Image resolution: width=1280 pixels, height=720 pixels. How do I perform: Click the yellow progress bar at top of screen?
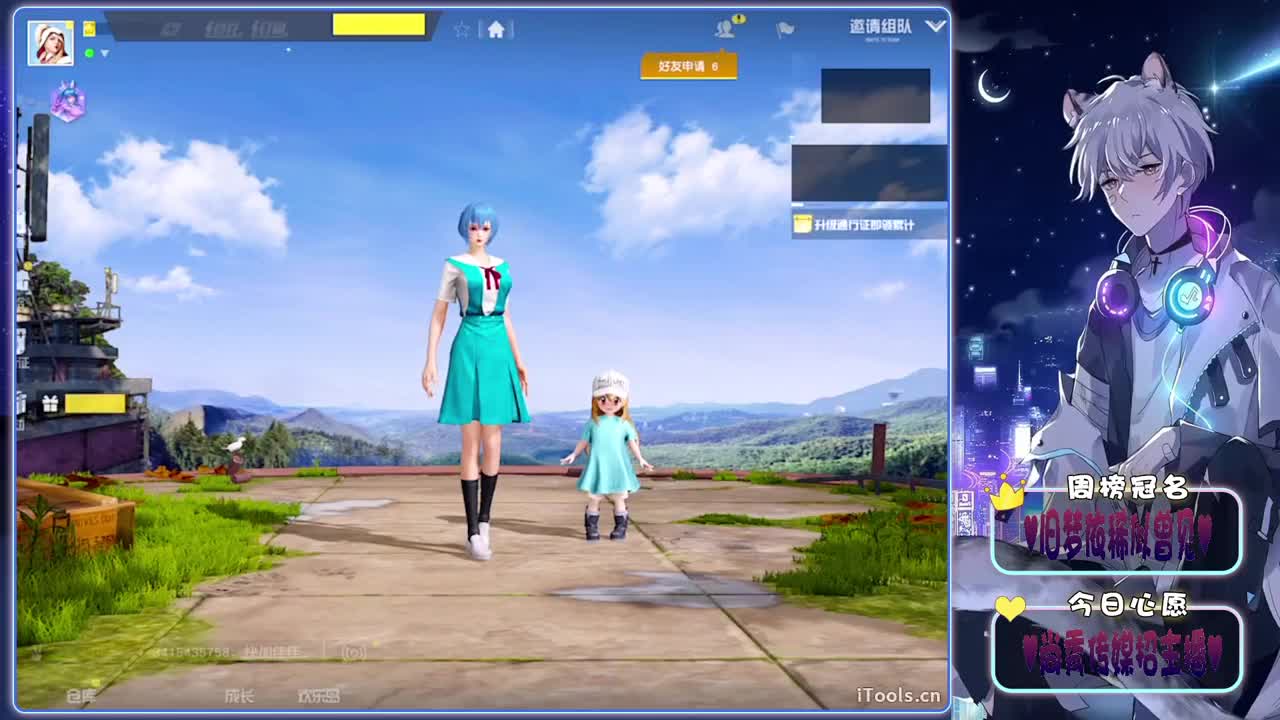click(x=378, y=24)
